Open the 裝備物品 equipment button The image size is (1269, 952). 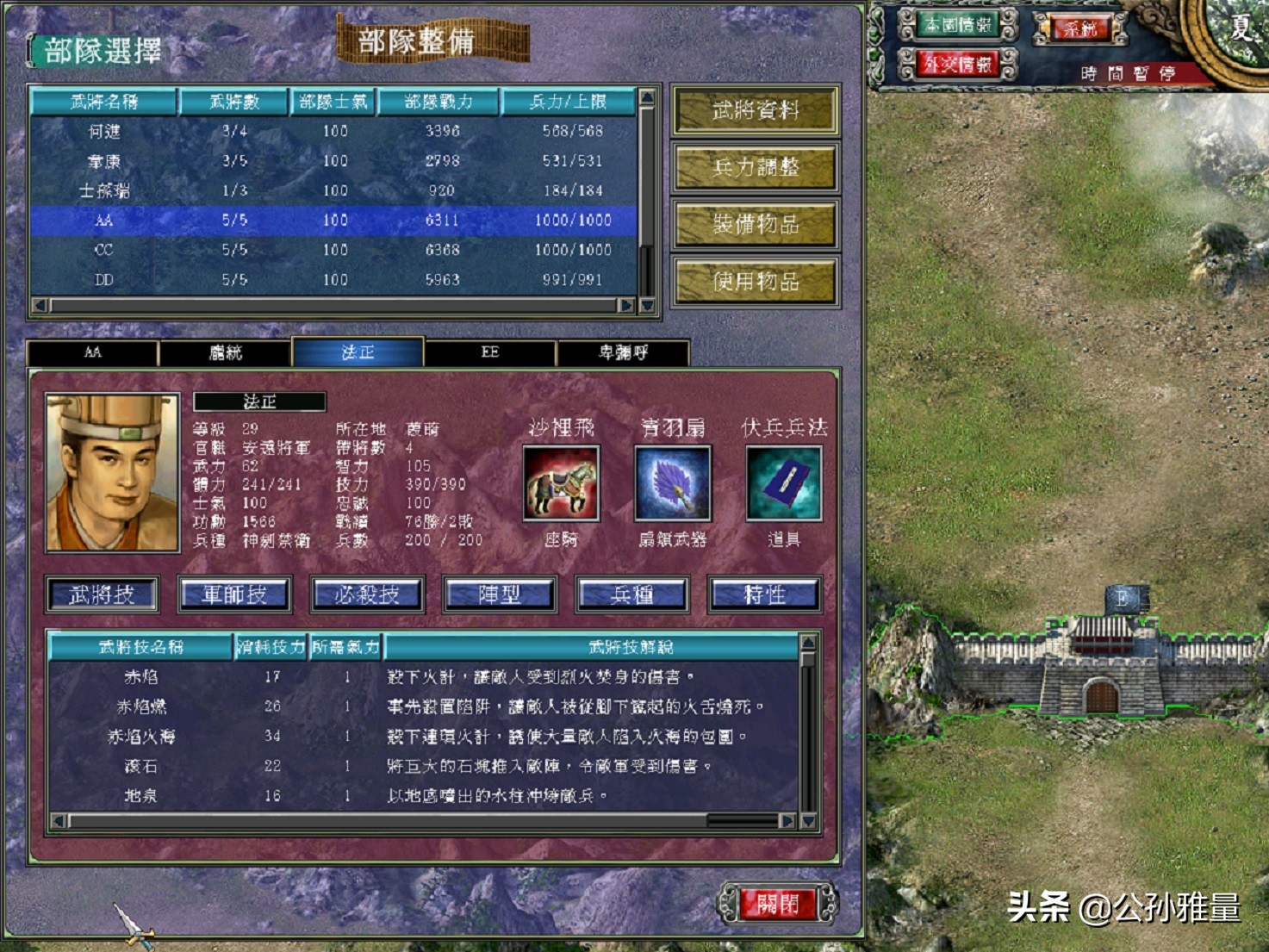[x=754, y=225]
